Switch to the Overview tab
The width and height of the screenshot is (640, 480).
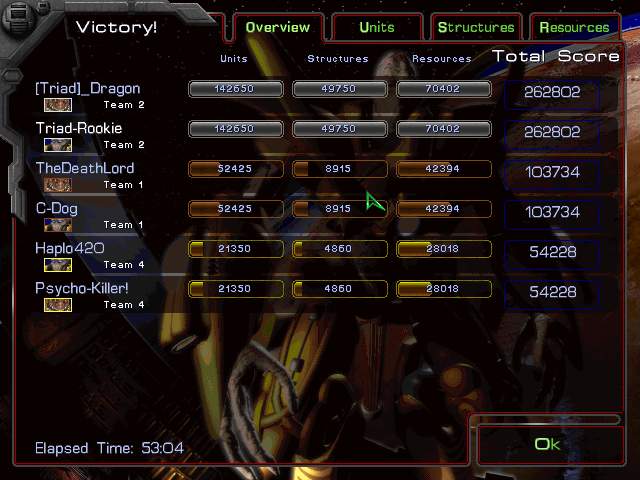coord(280,27)
